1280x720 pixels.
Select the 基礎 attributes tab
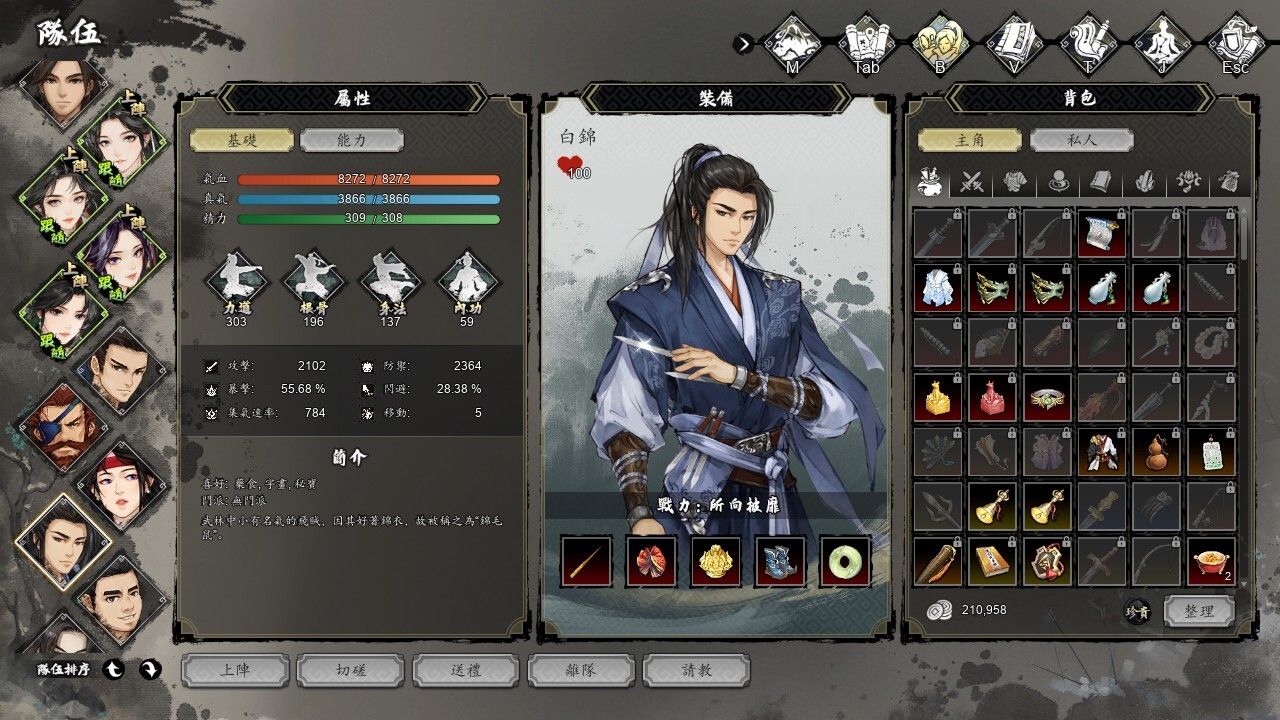click(x=242, y=141)
